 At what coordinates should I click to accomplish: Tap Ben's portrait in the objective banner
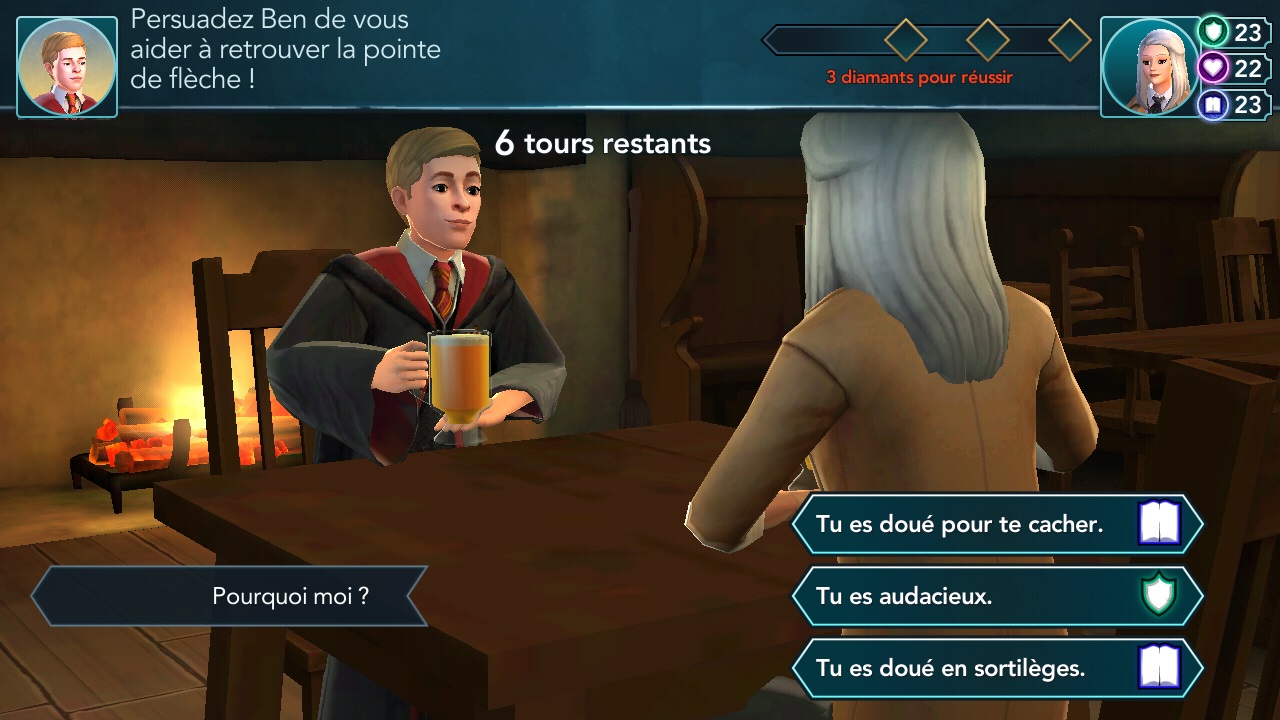(67, 67)
